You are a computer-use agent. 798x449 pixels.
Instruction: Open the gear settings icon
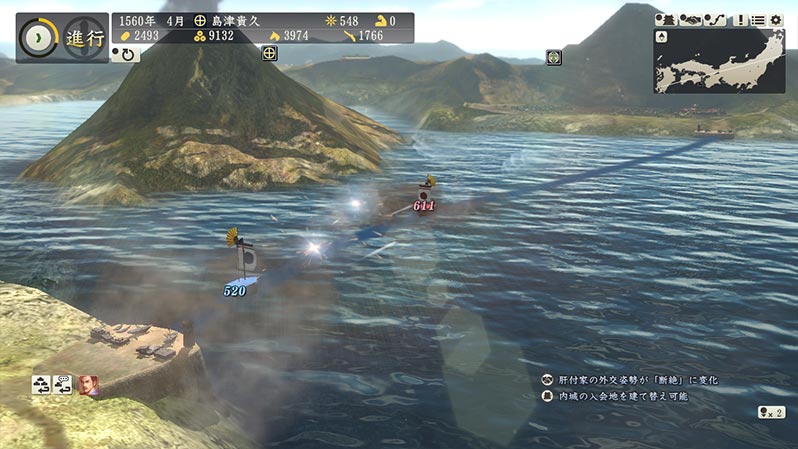[776, 19]
